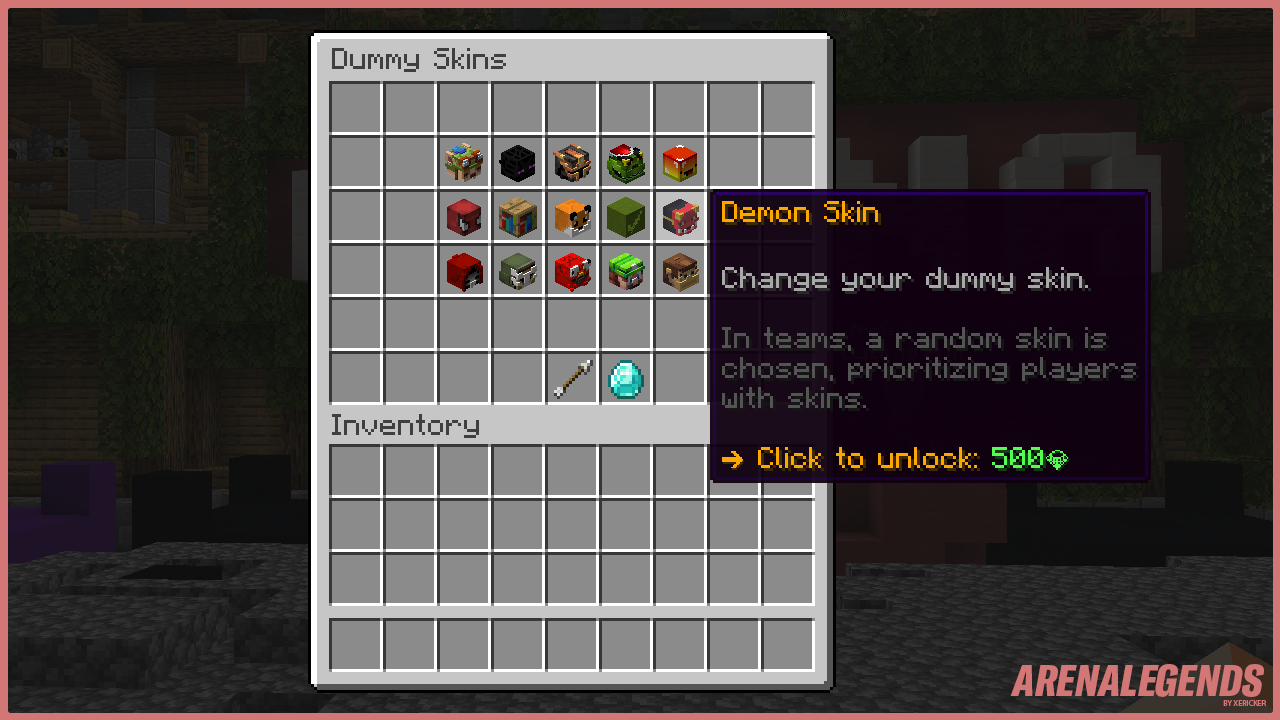Pick the red Spider-Man mask head
1280x720 pixels.
point(464,216)
